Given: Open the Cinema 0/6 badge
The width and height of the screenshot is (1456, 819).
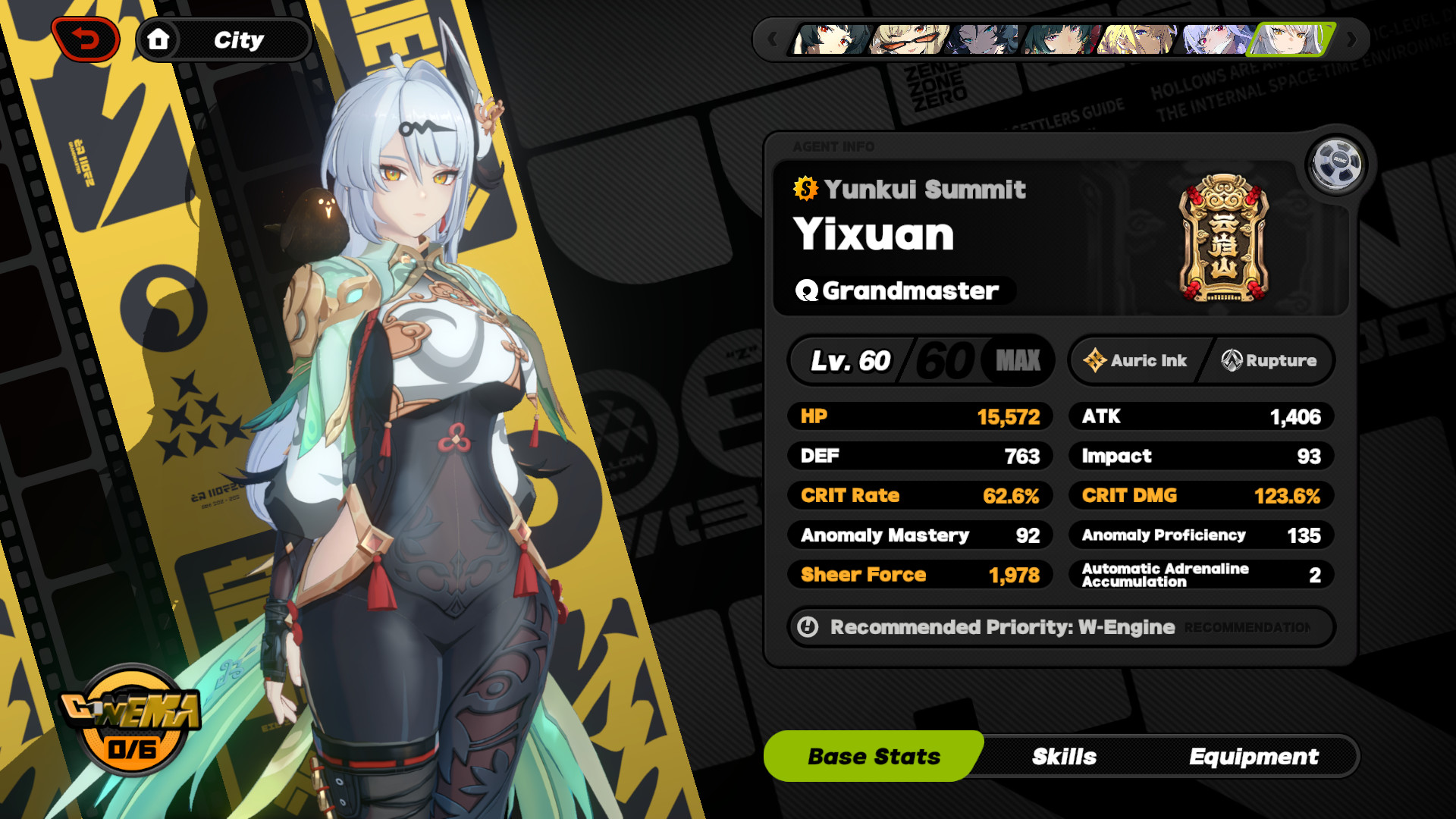Looking at the screenshot, I should pyautogui.click(x=131, y=720).
